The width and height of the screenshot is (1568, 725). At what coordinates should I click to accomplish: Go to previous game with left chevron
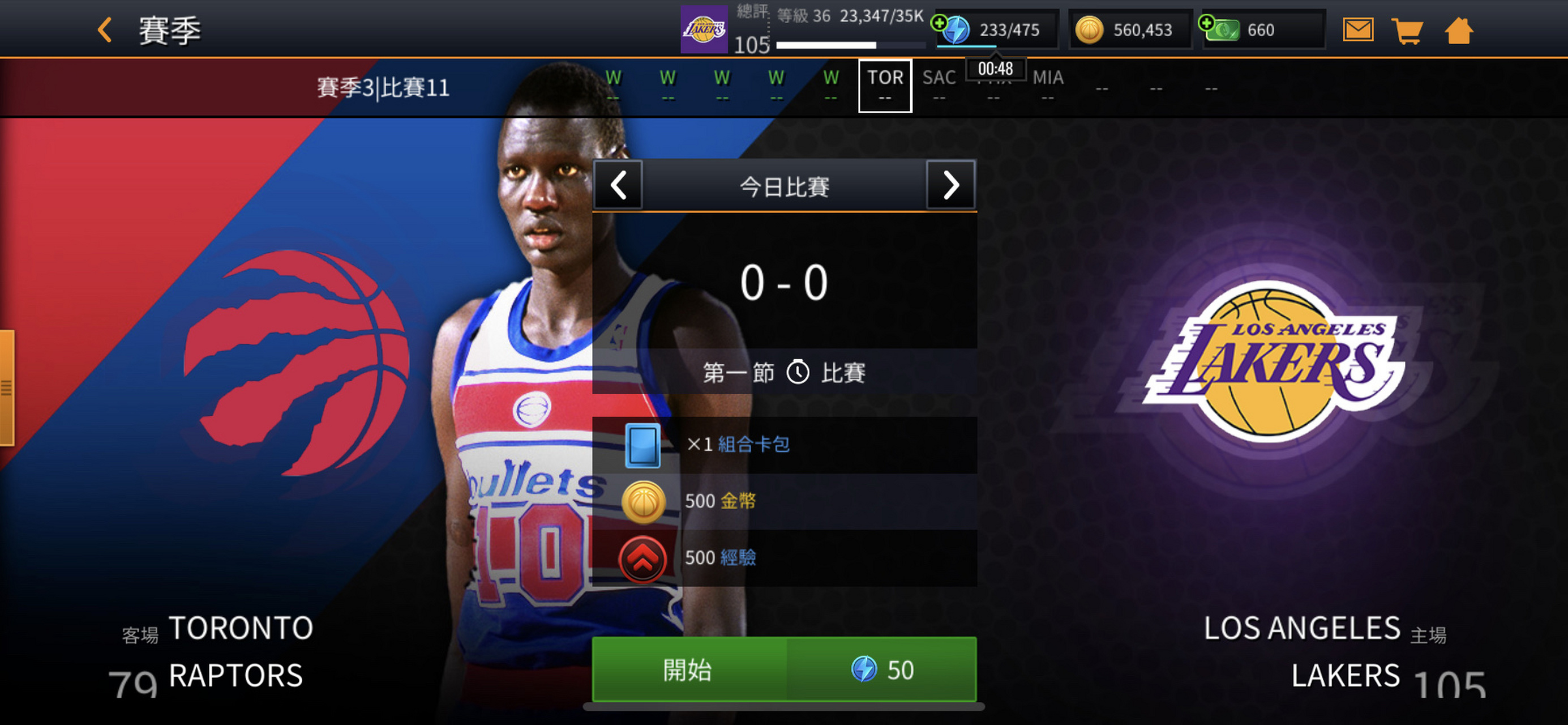tap(618, 186)
